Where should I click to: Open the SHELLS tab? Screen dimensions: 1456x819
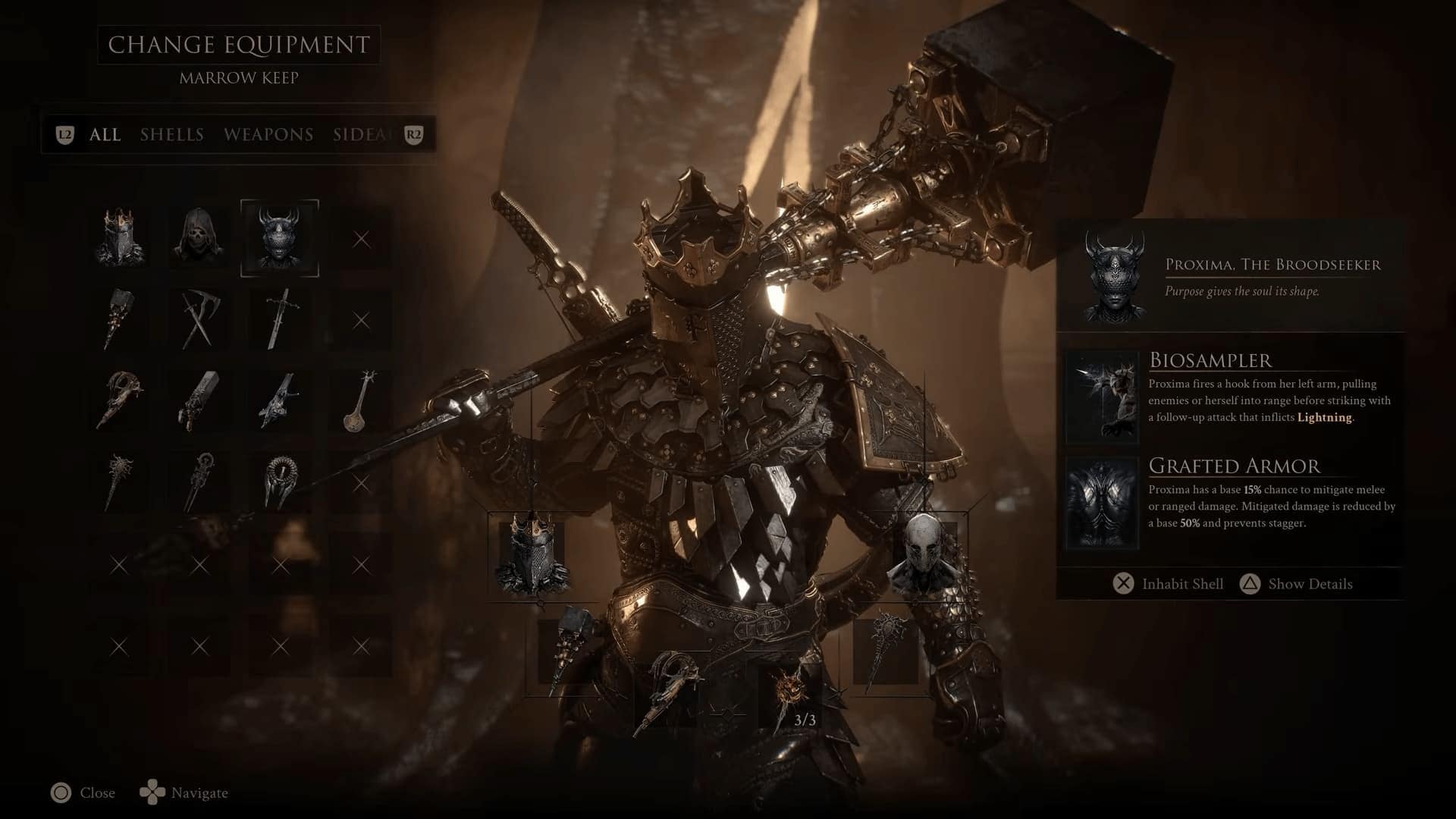click(x=172, y=135)
